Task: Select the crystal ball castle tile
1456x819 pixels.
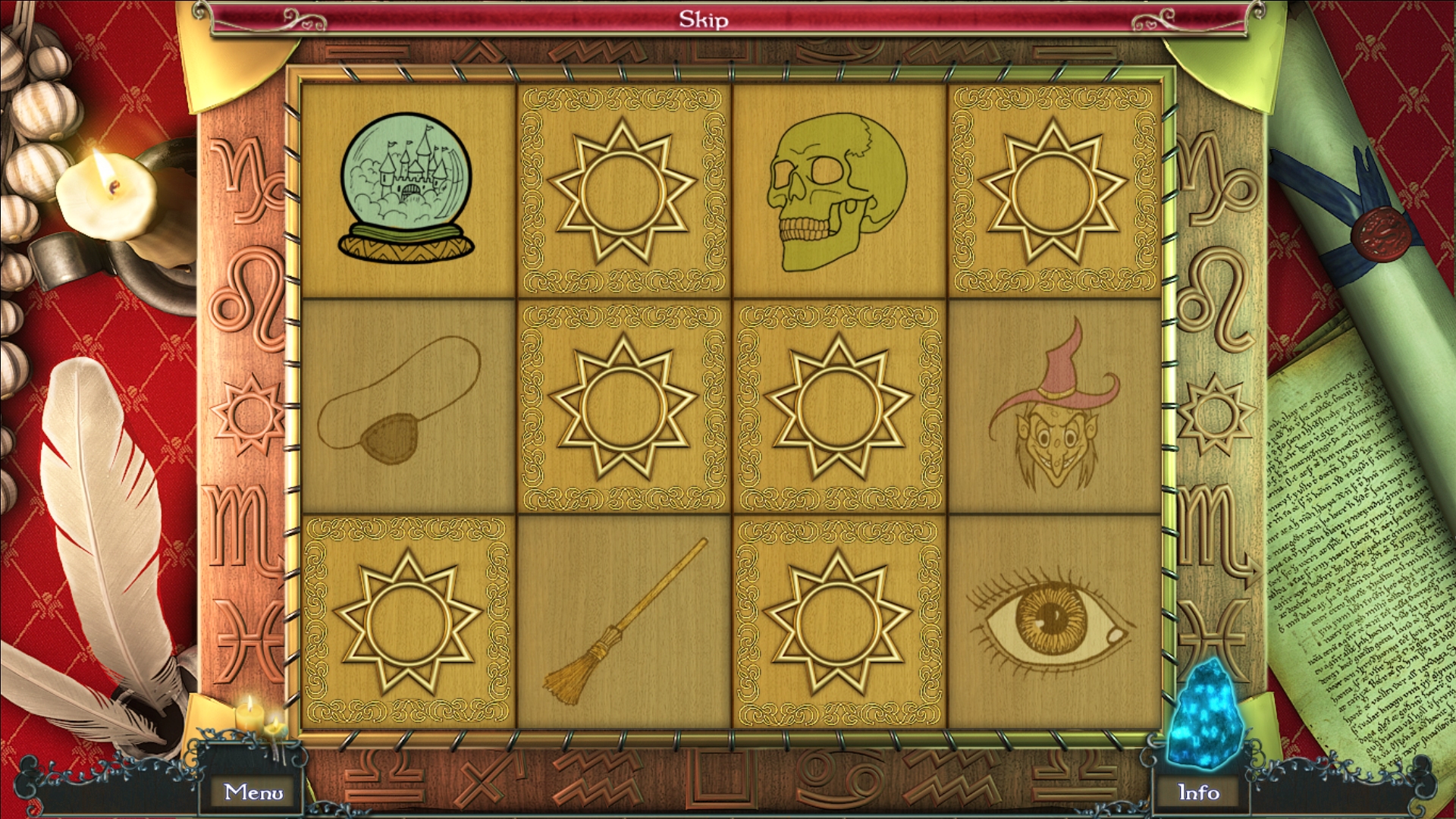Action: coord(407,190)
